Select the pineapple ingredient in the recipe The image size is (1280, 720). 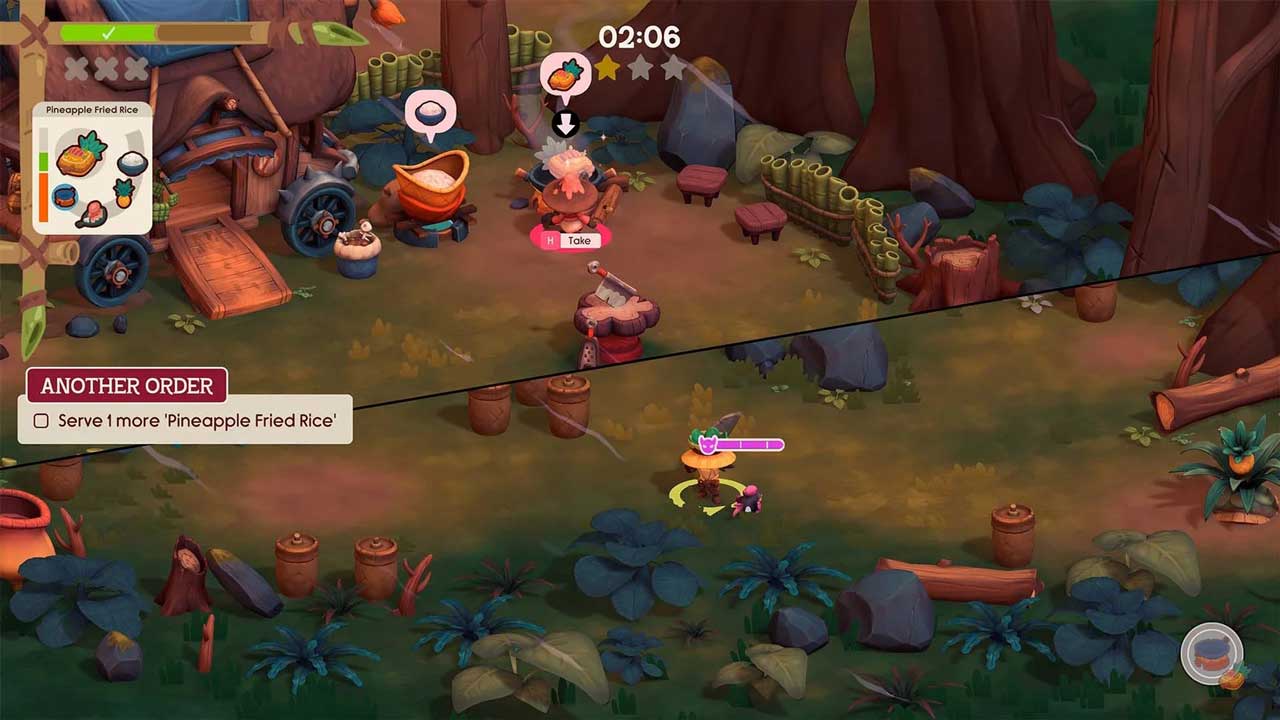tap(125, 192)
